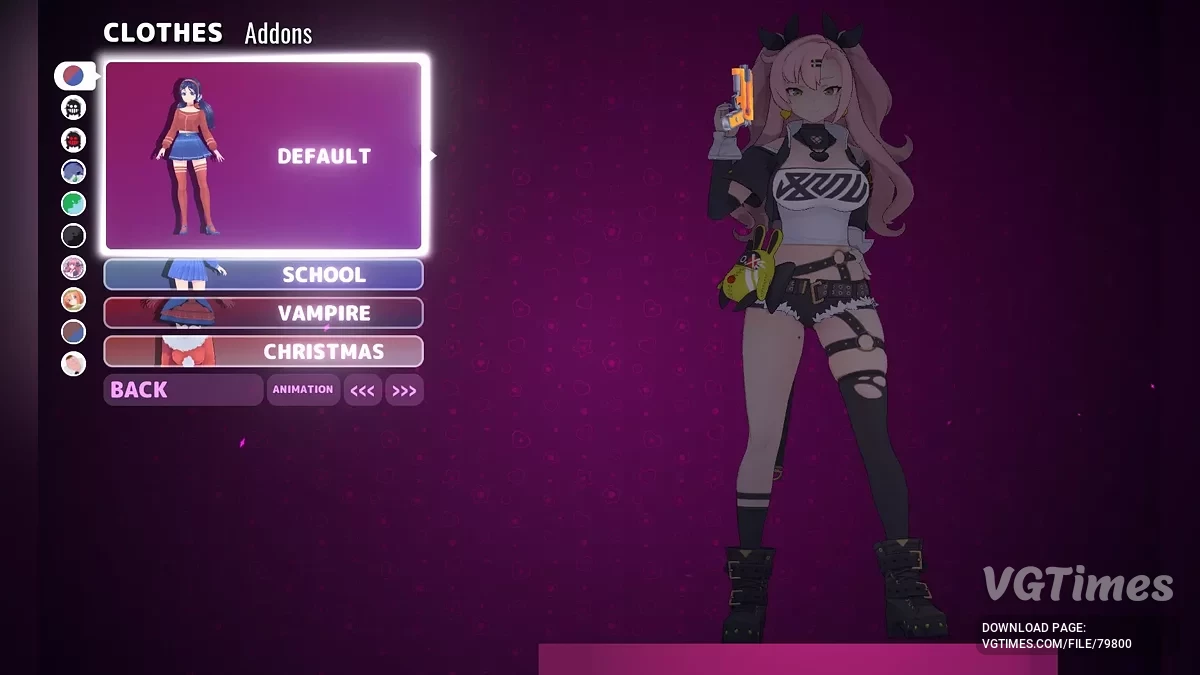1200x675 pixels.
Task: Open the Addons tab
Action: pos(278,34)
